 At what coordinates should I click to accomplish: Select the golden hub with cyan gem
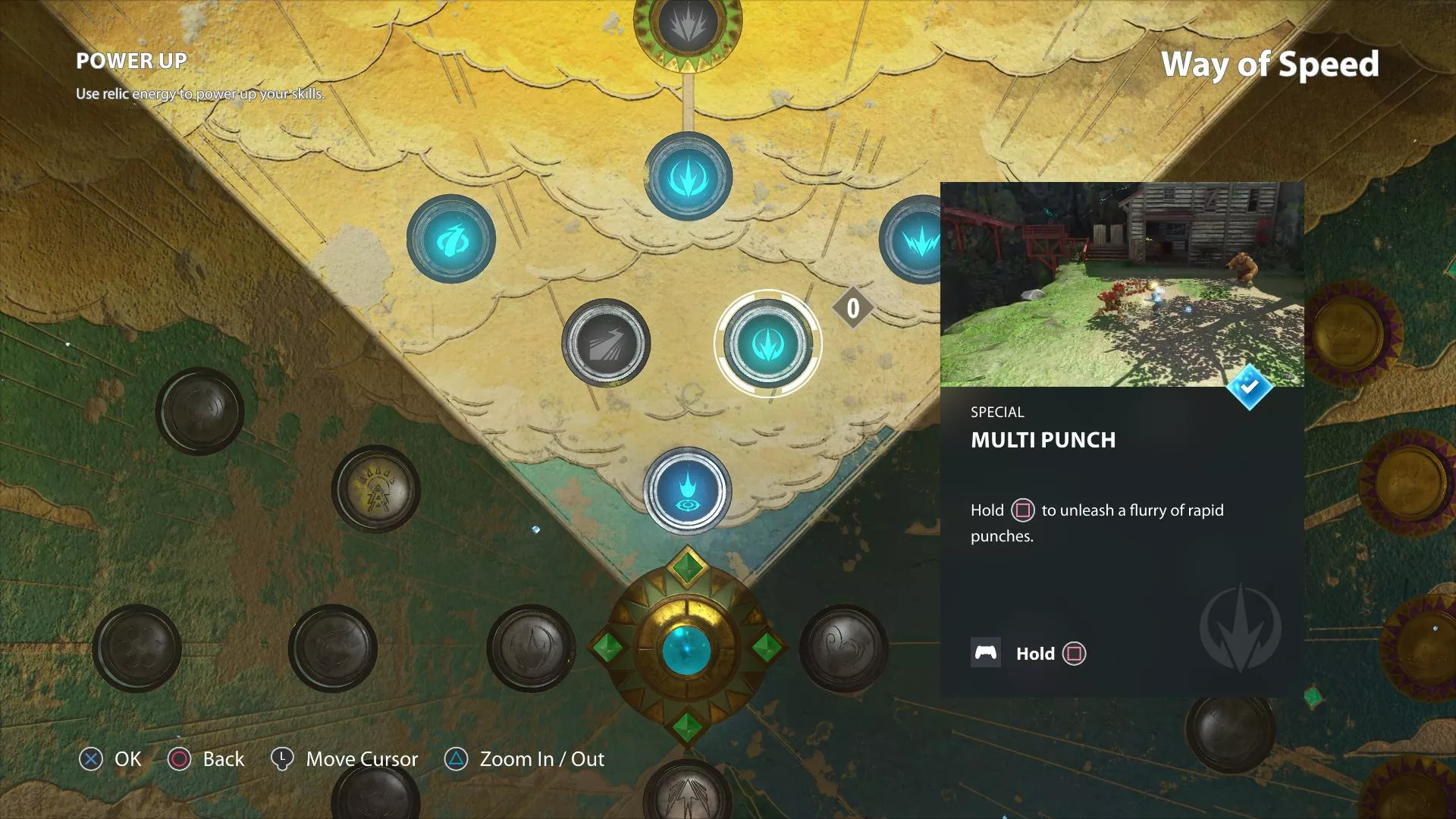pos(687,650)
